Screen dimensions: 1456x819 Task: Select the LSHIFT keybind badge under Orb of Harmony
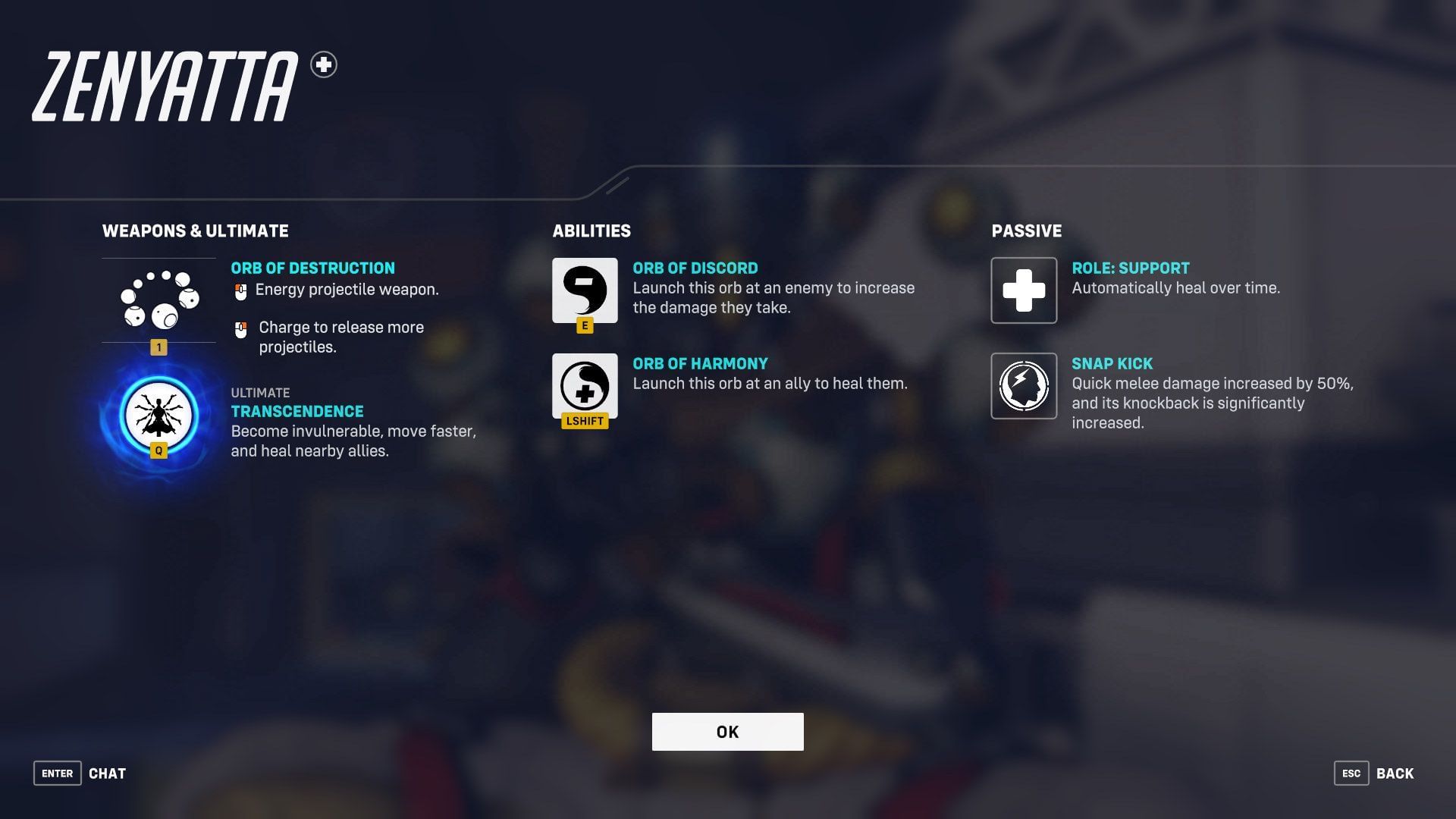pyautogui.click(x=584, y=421)
